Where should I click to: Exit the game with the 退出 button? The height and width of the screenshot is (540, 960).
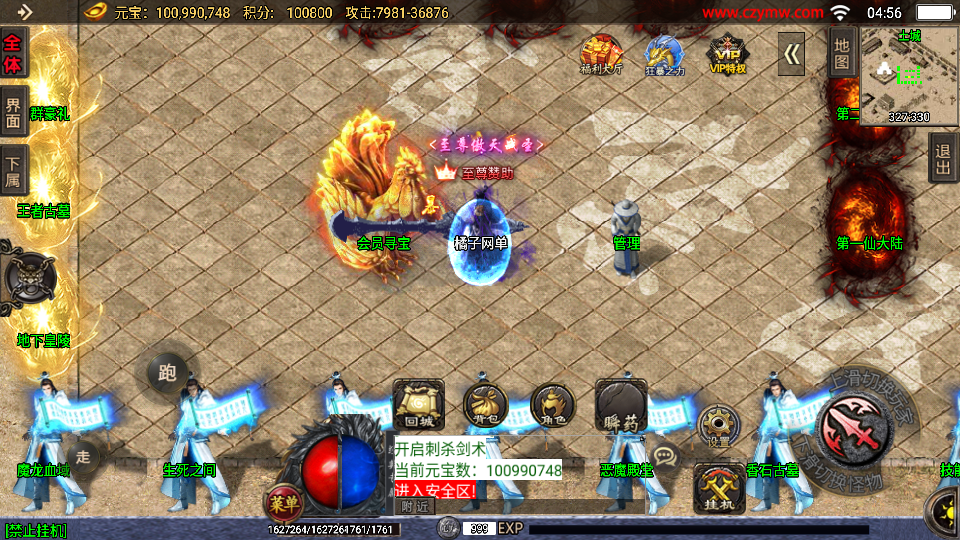[942, 158]
